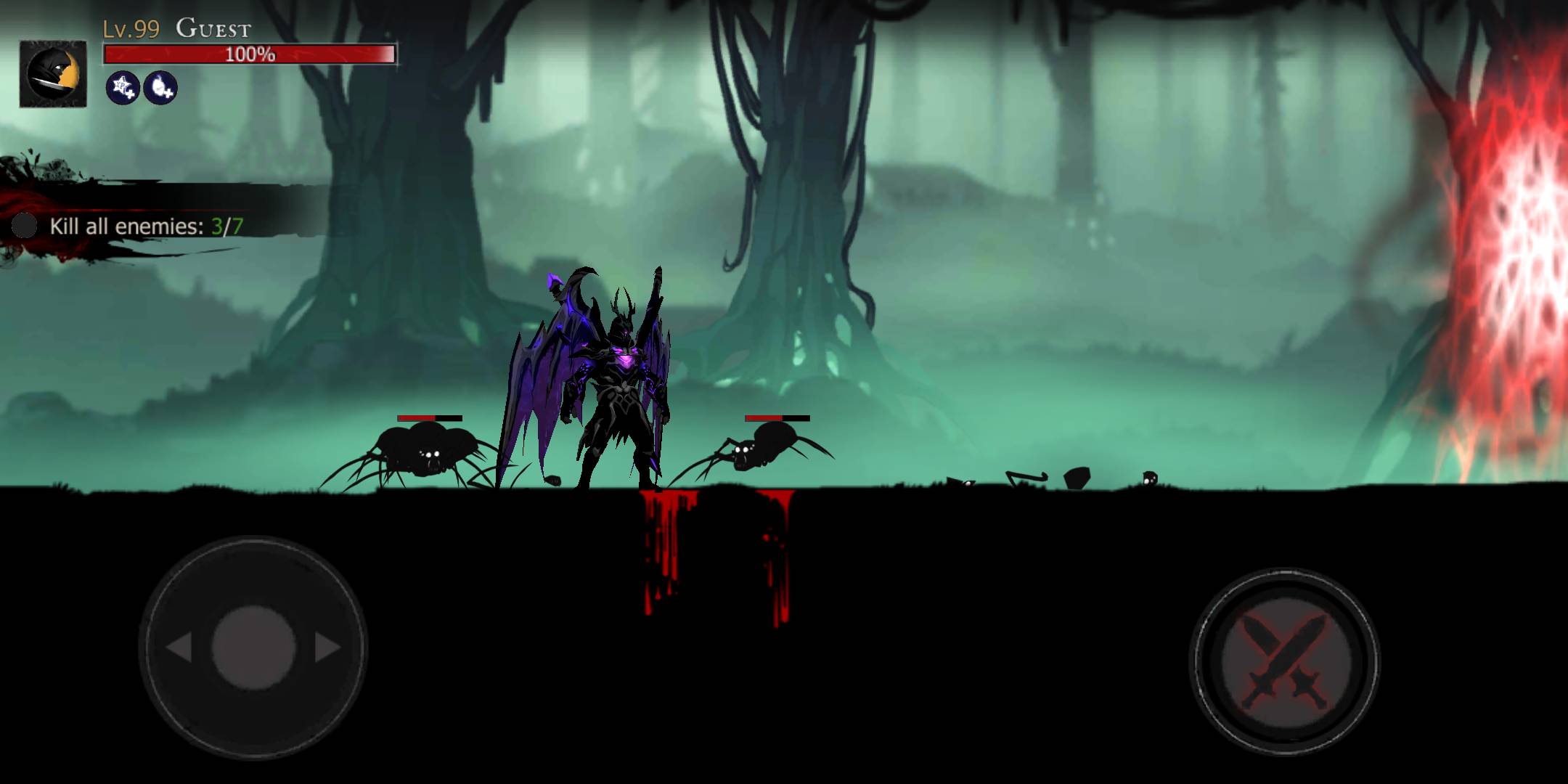
Task: Move right with the joystick's right arrow
Action: coord(328,647)
